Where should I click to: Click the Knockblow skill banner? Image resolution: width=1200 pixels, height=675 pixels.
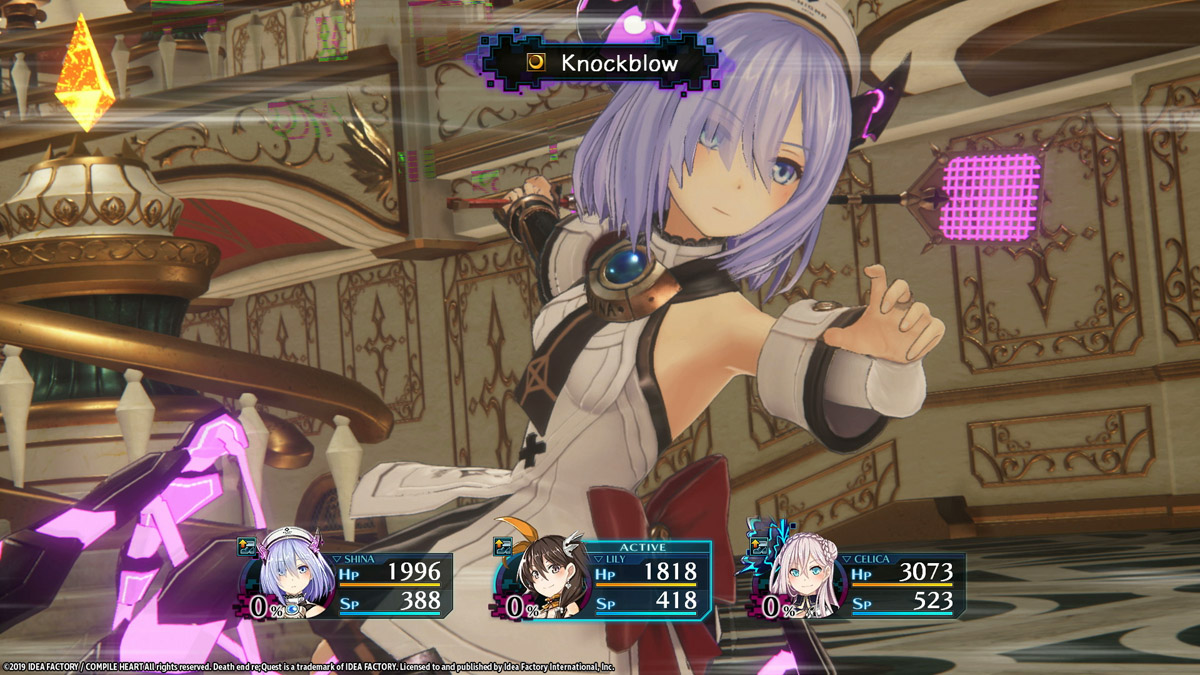[x=602, y=64]
